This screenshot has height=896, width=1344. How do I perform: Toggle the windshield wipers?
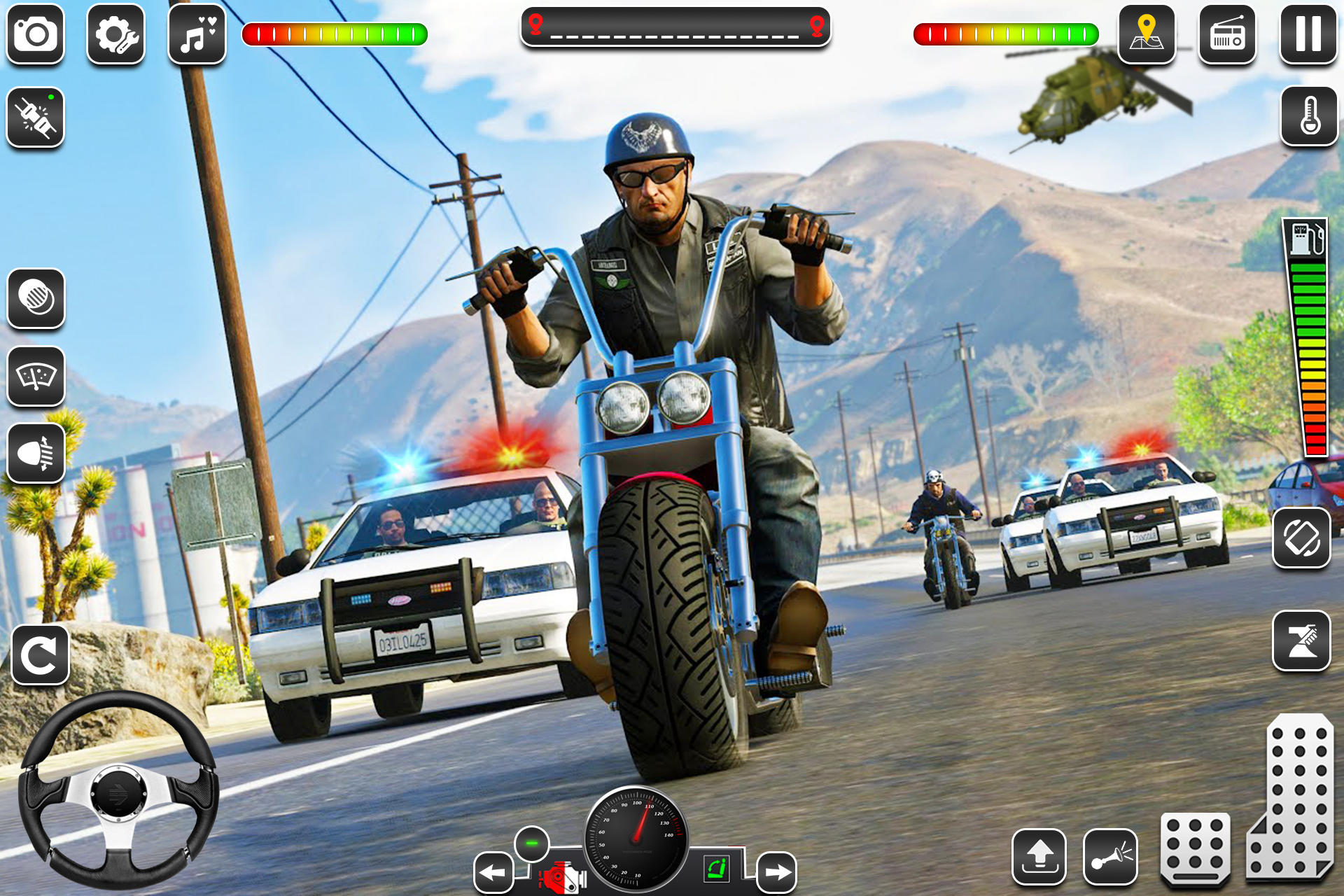coord(36,378)
